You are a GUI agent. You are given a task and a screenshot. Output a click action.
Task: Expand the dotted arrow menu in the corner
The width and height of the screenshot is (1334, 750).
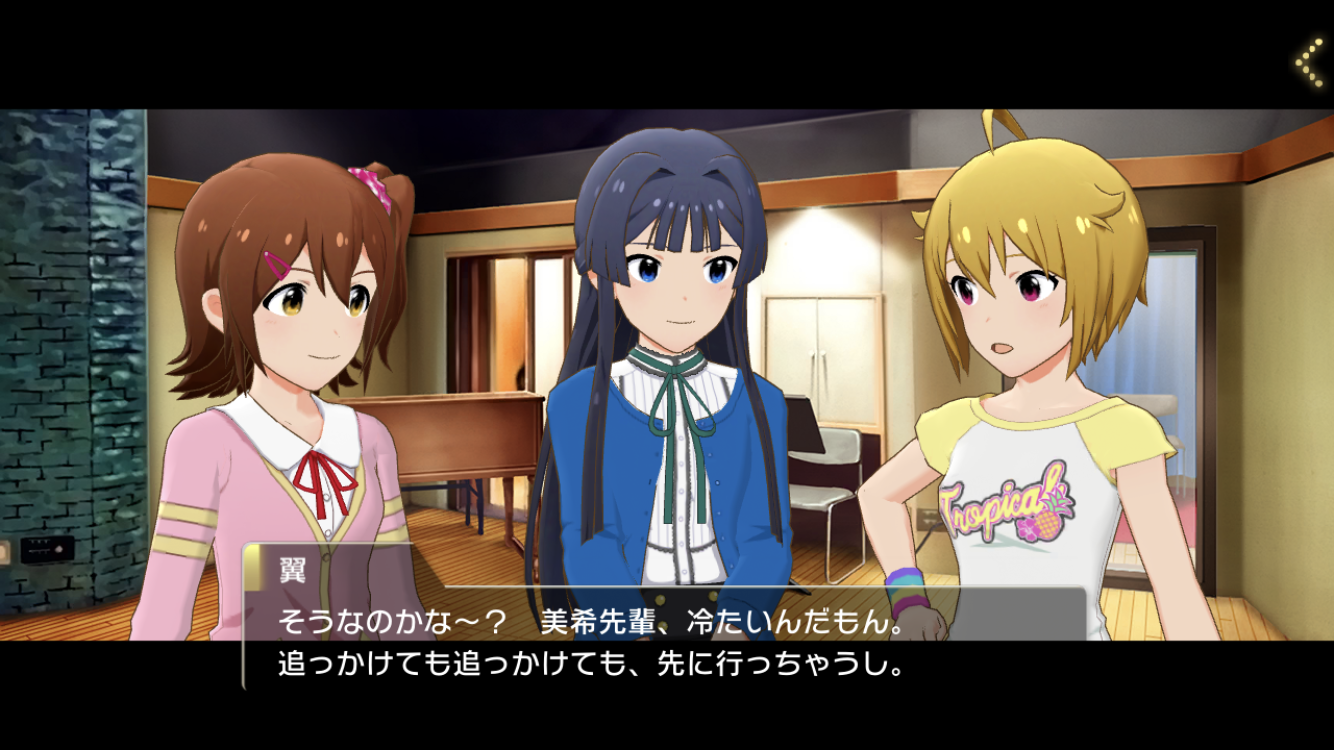pos(1310,62)
